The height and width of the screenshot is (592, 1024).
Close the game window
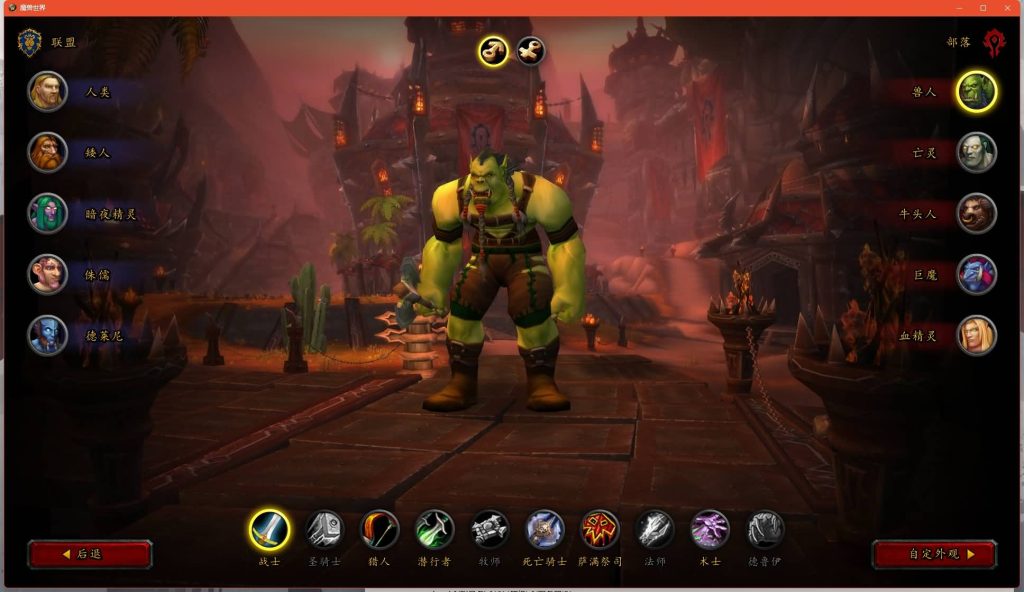click(1008, 8)
